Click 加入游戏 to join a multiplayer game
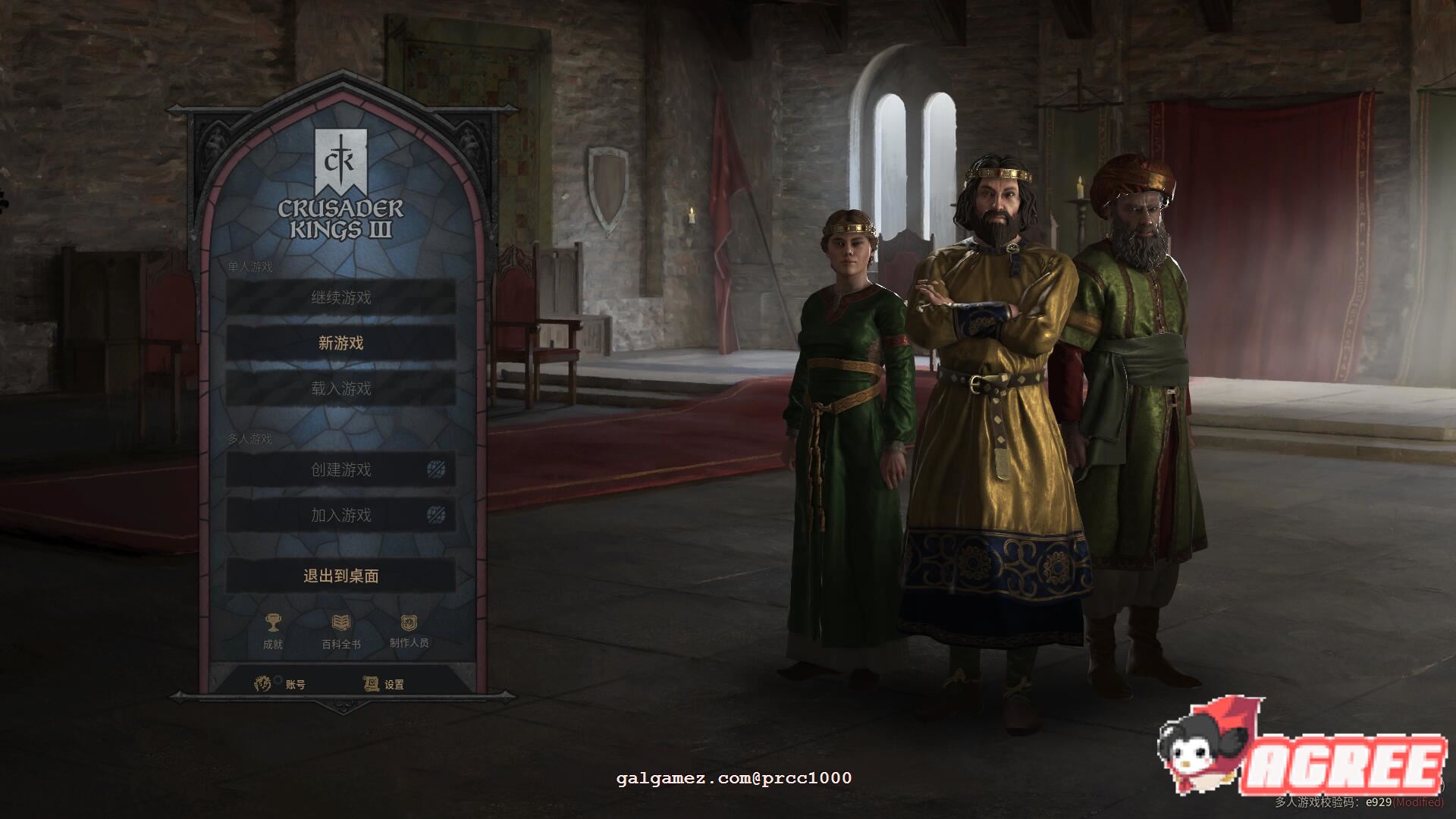Screen dimensions: 1456x819 click(339, 514)
